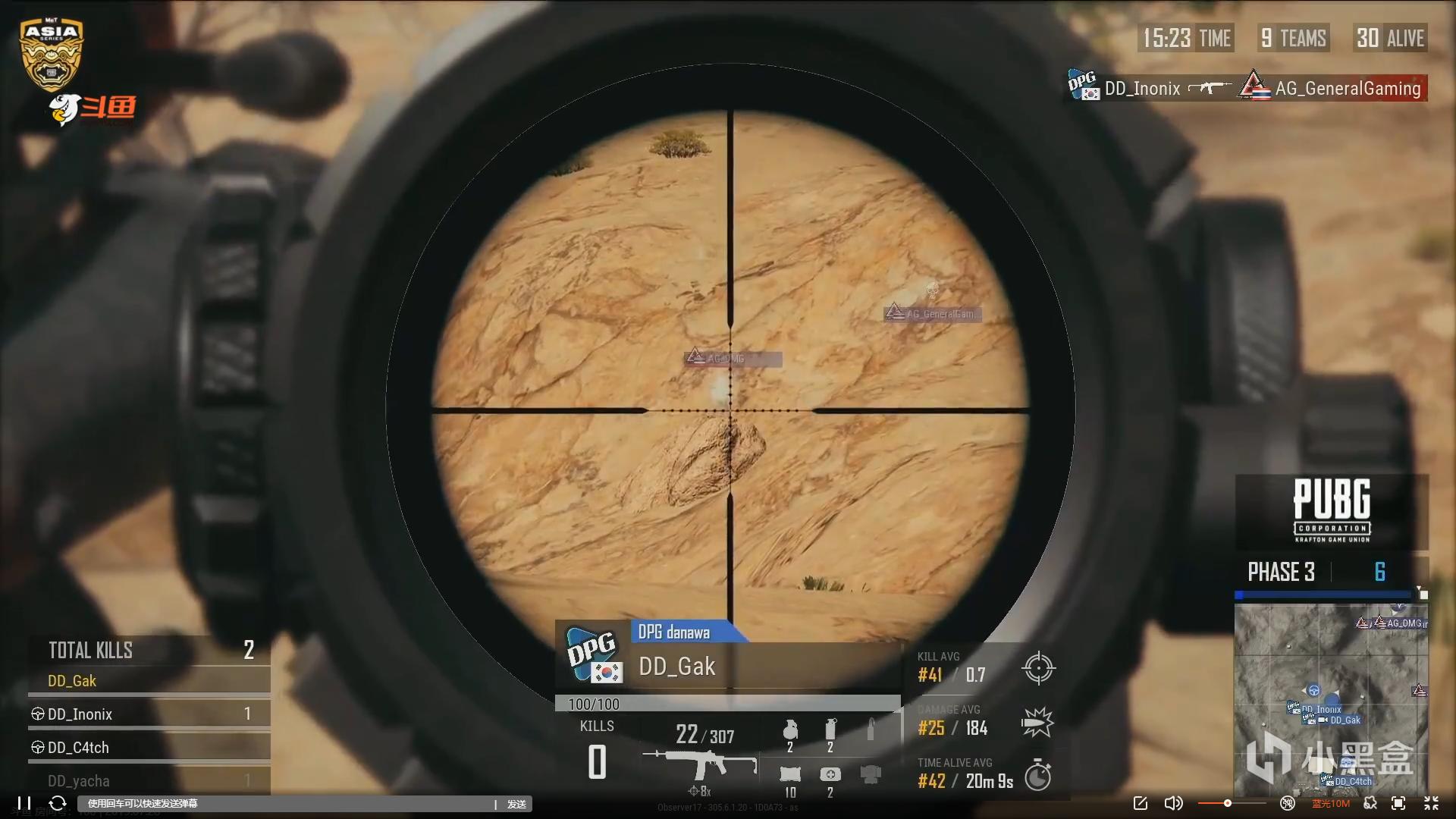Select DD_C4tch in the team list
1456x819 pixels.
pyautogui.click(x=78, y=748)
